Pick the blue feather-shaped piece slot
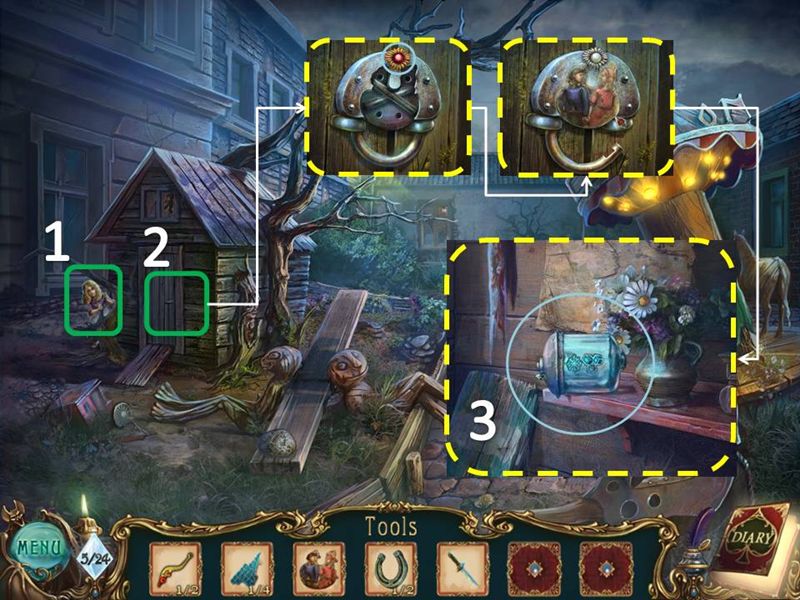This screenshot has width=800, height=600. [246, 566]
